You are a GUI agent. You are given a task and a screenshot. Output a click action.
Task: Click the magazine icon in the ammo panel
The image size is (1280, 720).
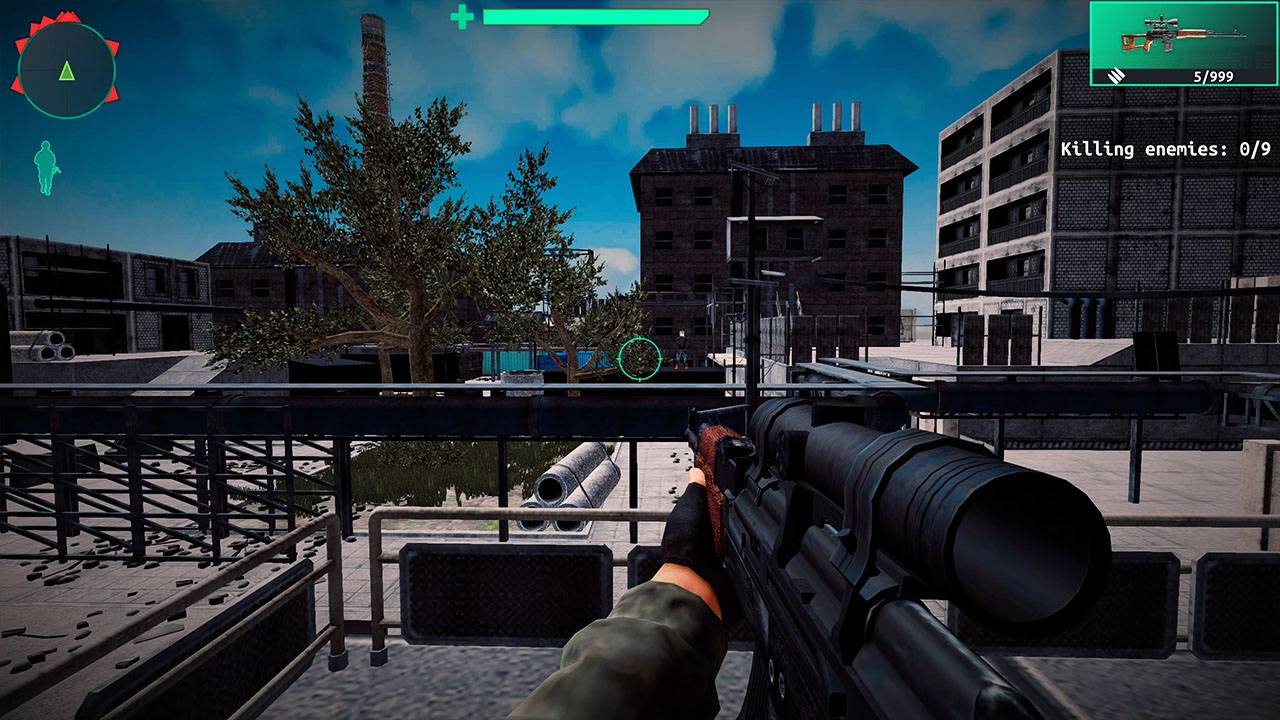pyautogui.click(x=1115, y=76)
